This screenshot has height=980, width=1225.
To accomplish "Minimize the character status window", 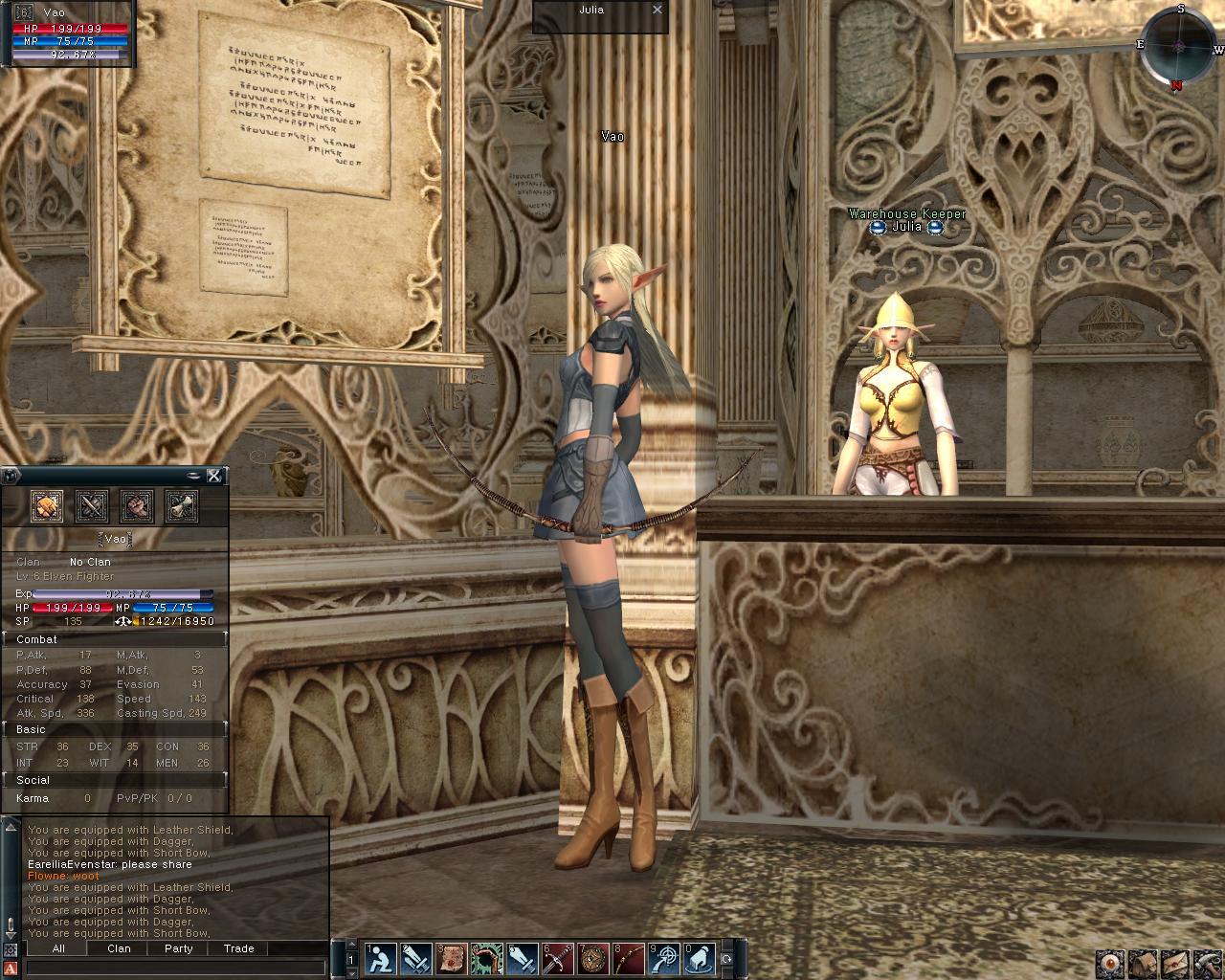I will [x=194, y=476].
